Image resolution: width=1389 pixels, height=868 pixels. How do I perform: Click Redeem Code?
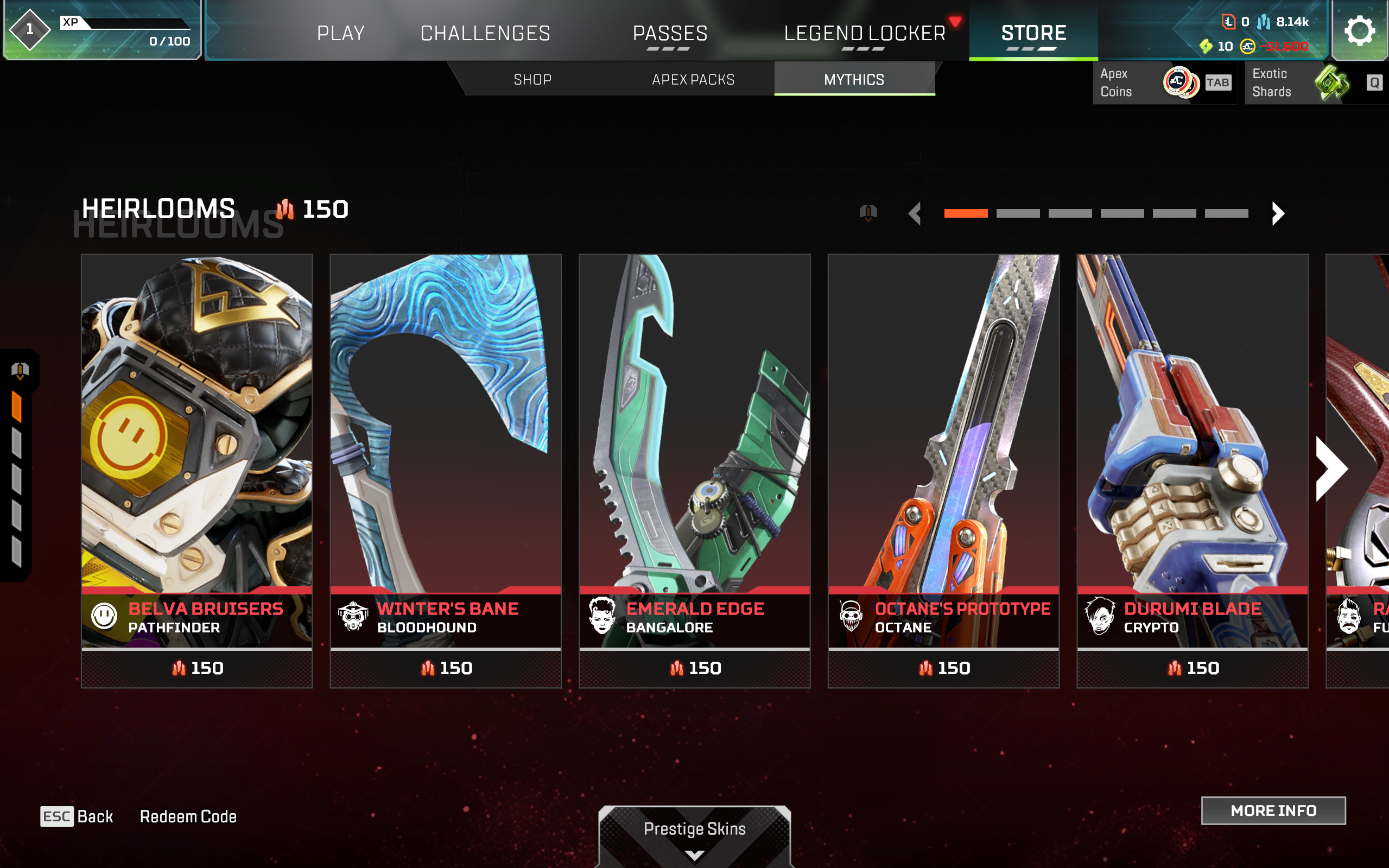pyautogui.click(x=188, y=816)
